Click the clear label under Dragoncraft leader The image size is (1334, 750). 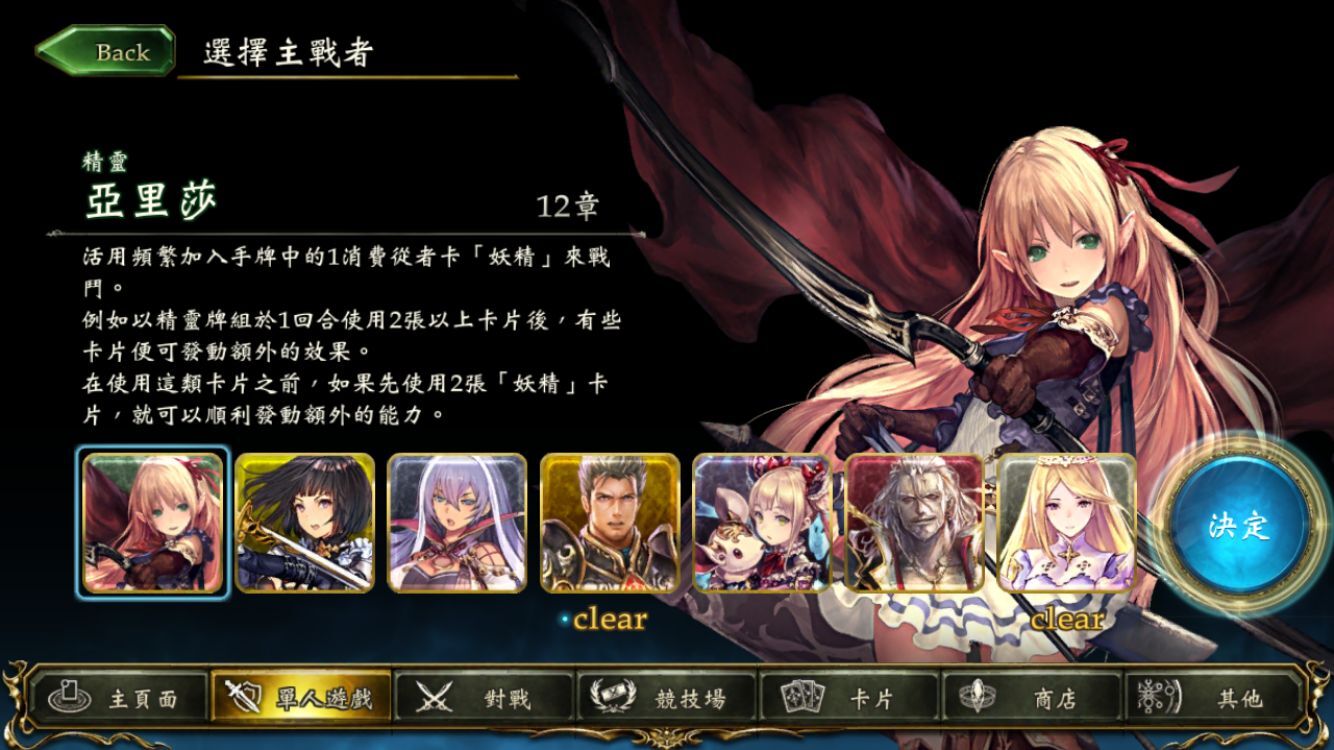coord(610,620)
